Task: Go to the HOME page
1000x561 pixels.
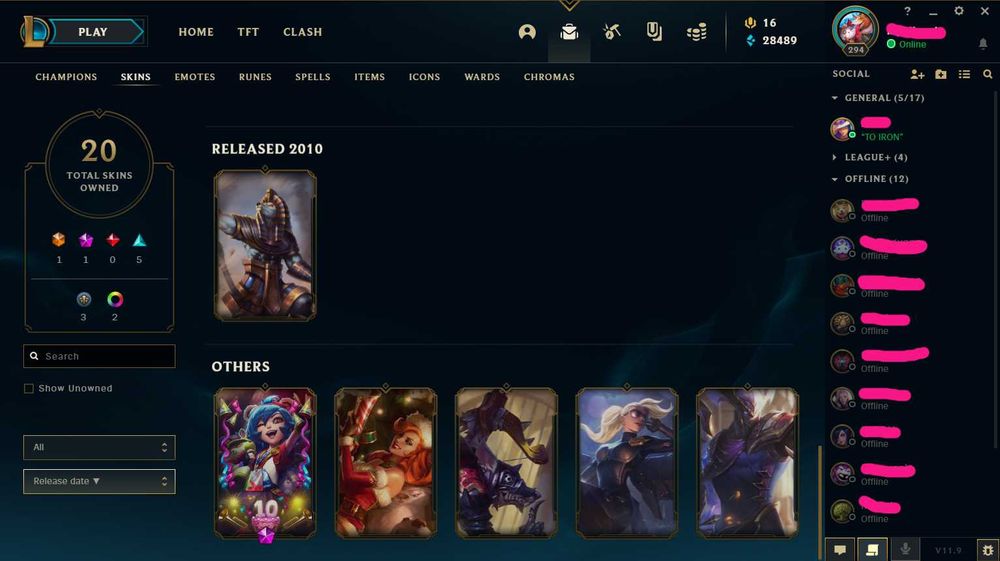Action: coord(196,32)
